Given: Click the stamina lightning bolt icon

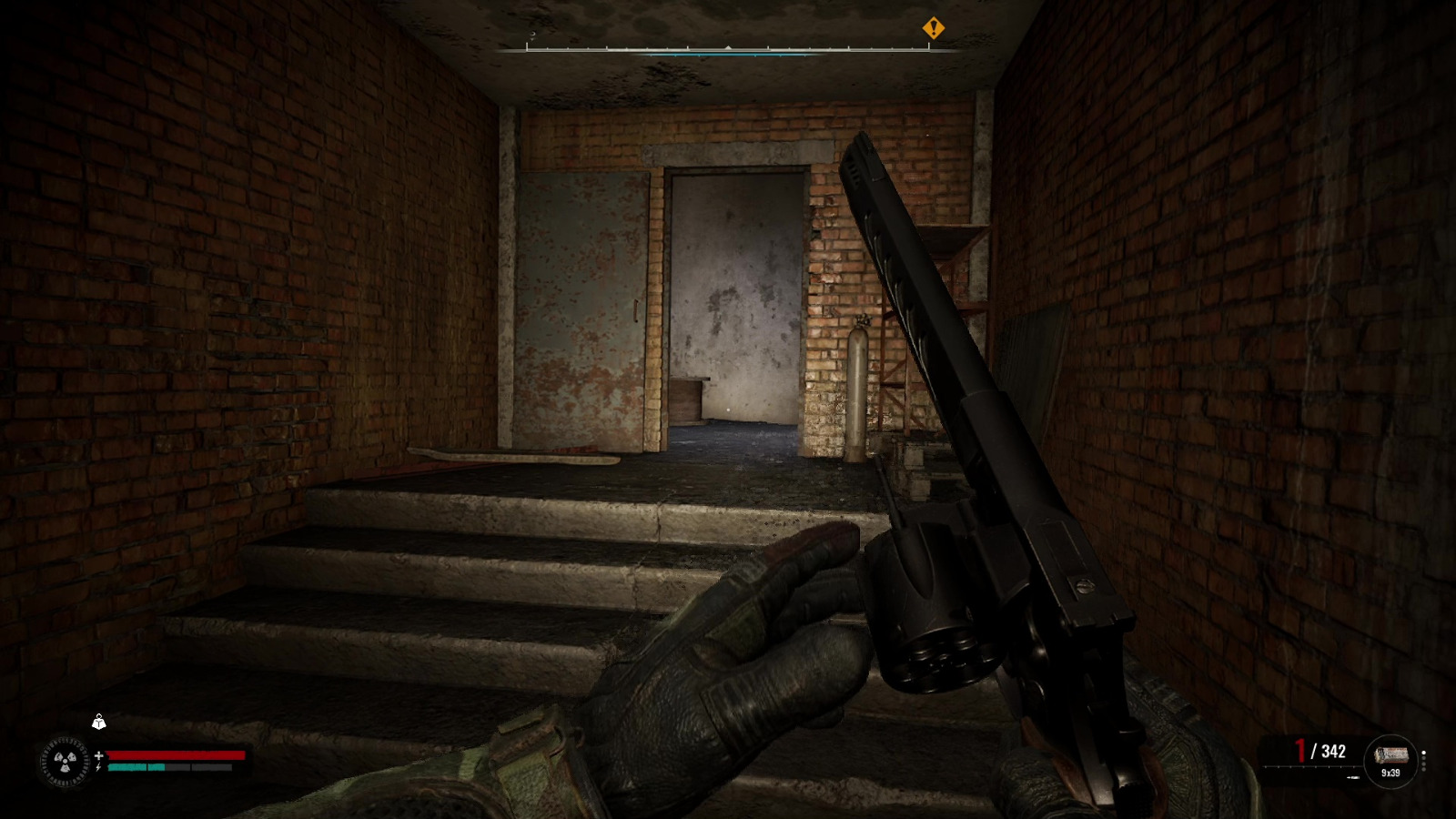Looking at the screenshot, I should [x=98, y=767].
